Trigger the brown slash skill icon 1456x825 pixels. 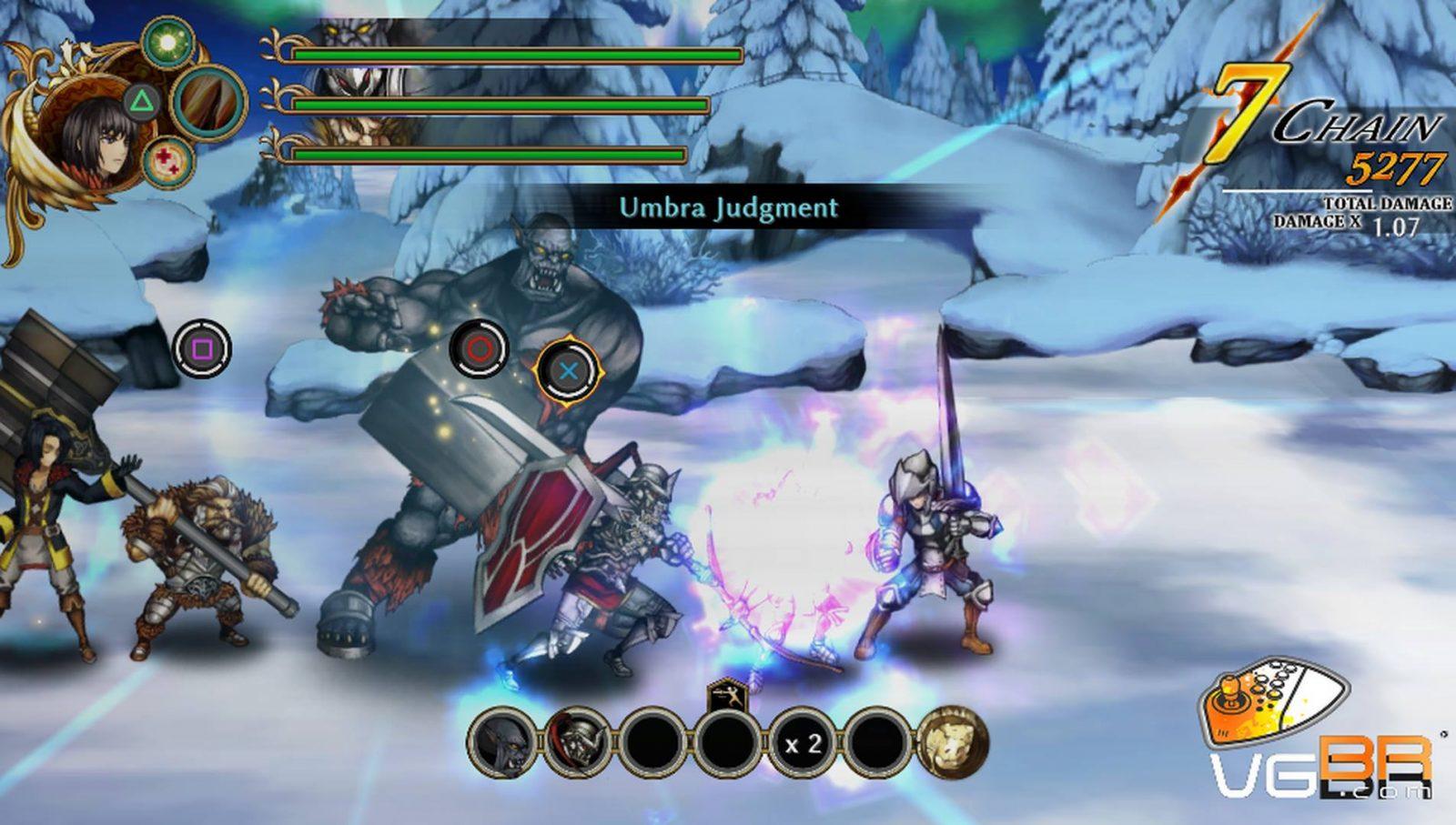[209, 100]
